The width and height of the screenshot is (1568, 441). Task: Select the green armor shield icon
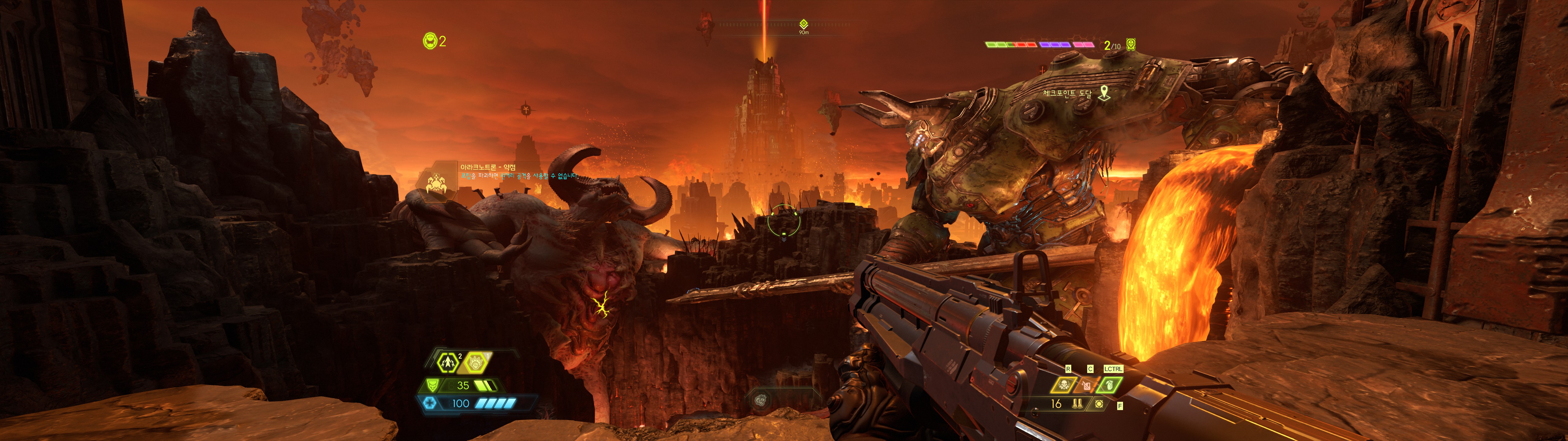click(x=433, y=386)
